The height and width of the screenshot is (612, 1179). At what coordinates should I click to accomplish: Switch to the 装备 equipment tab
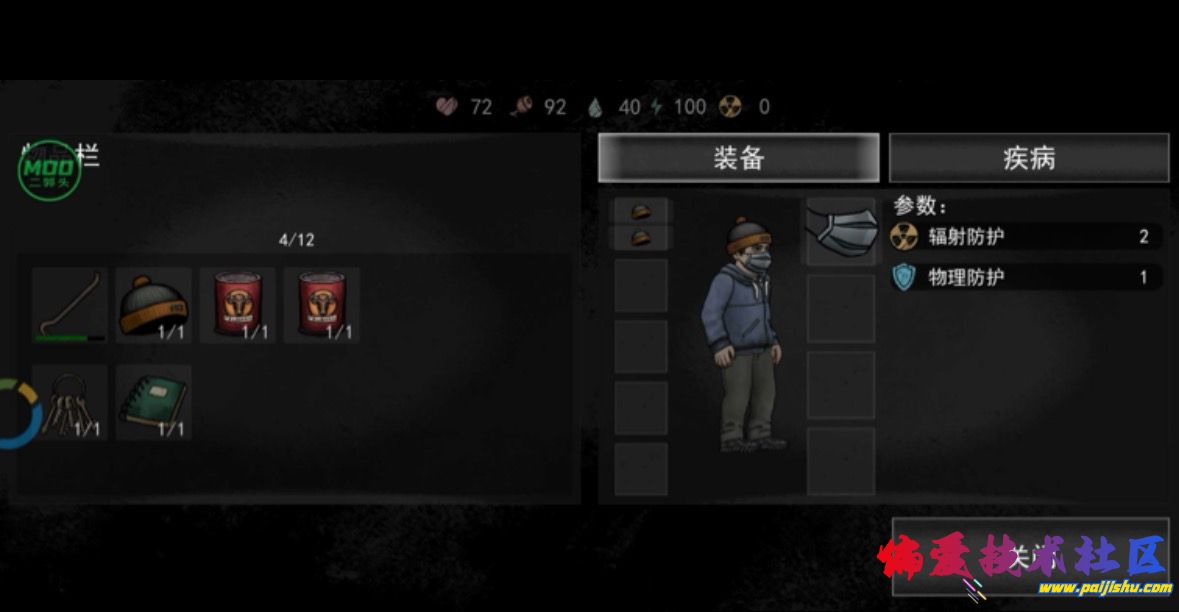(x=738, y=158)
